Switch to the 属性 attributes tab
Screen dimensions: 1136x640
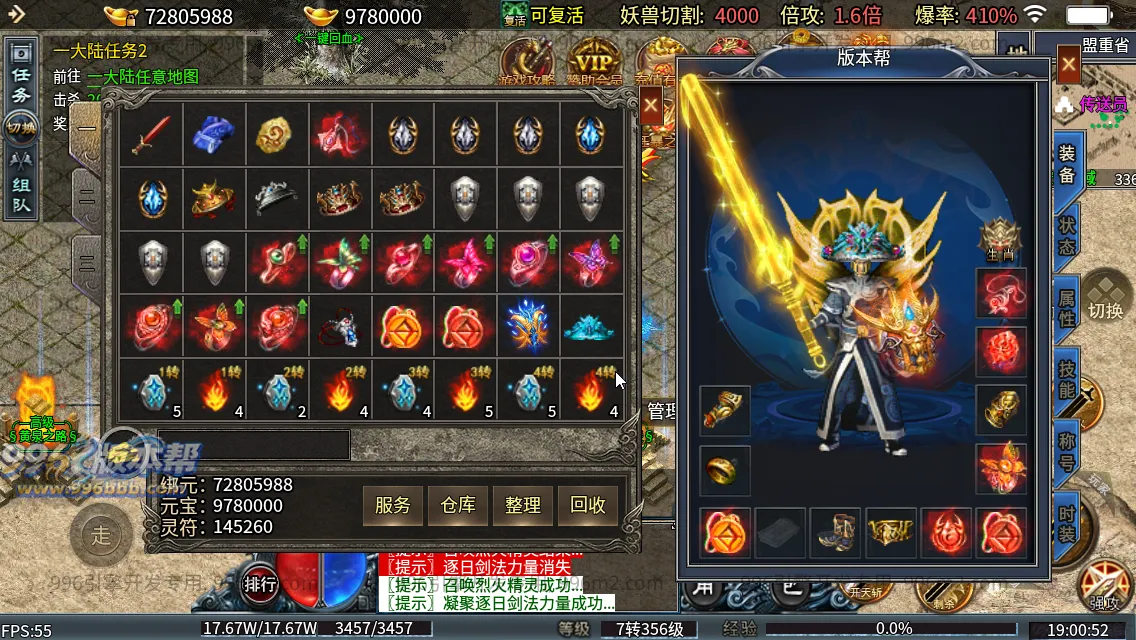pos(1067,306)
